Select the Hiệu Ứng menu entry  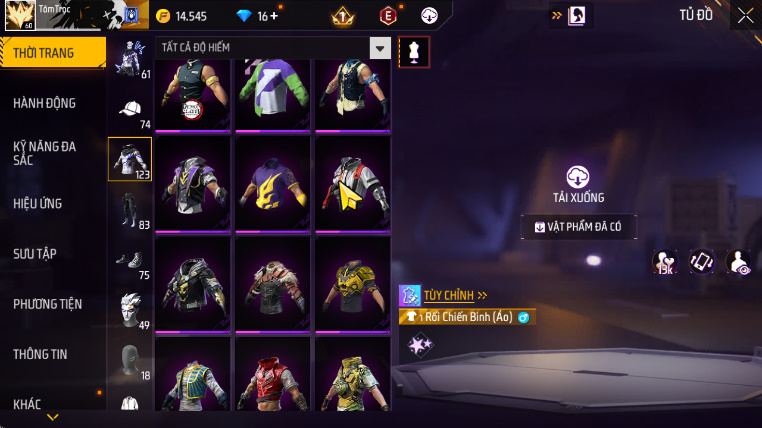[x=38, y=203]
